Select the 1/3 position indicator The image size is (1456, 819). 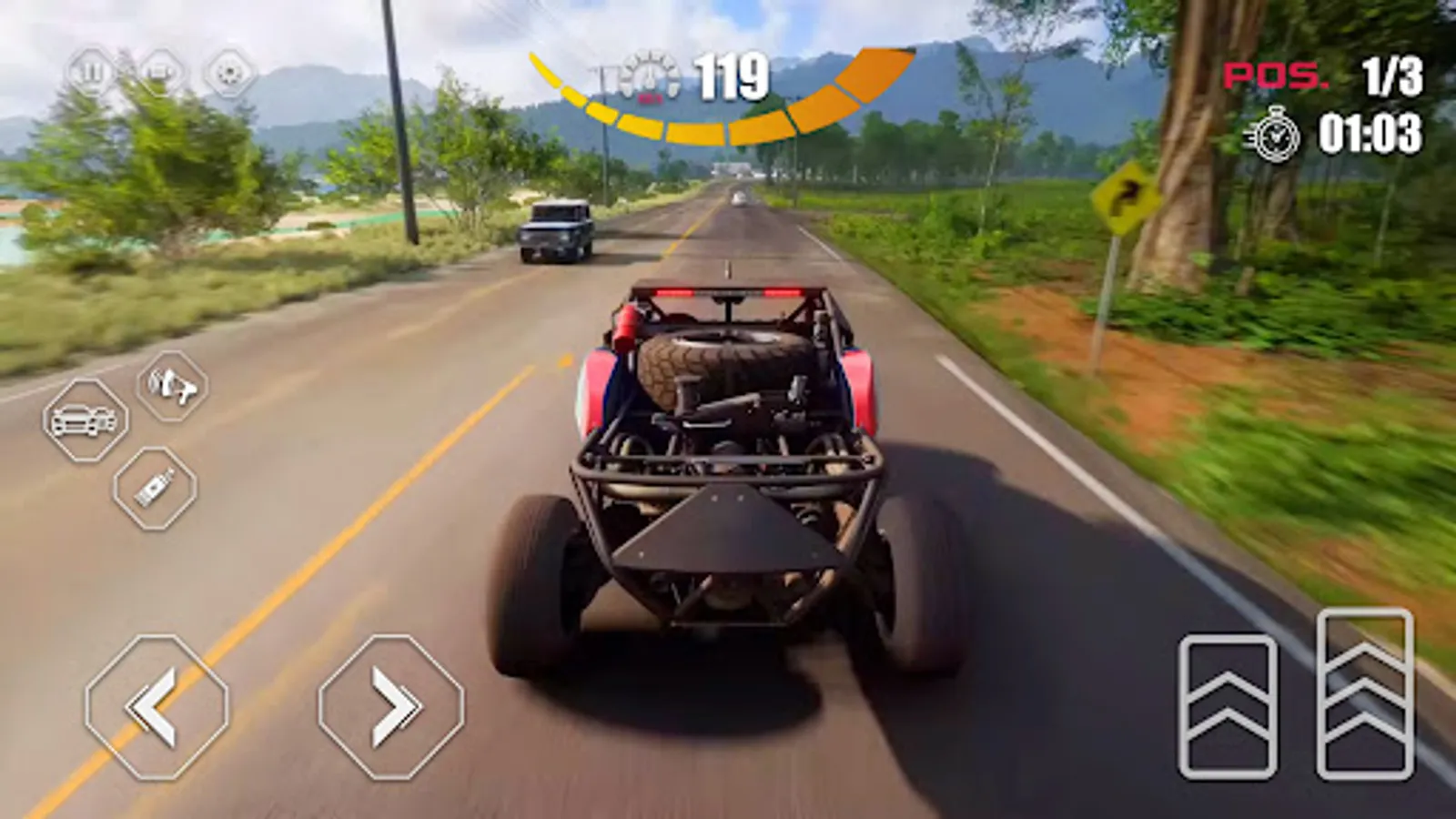[1394, 77]
